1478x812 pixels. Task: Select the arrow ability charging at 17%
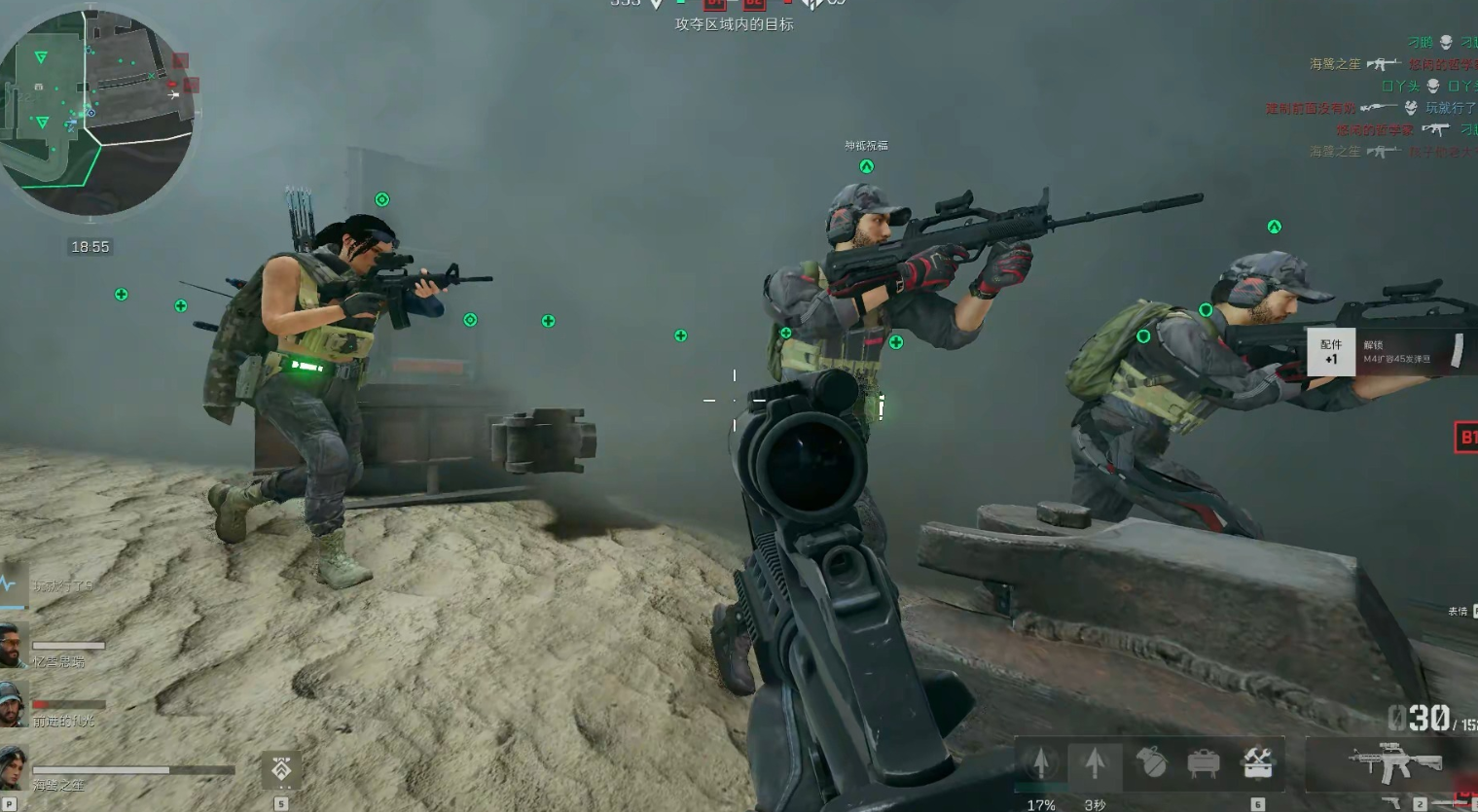point(1040,762)
